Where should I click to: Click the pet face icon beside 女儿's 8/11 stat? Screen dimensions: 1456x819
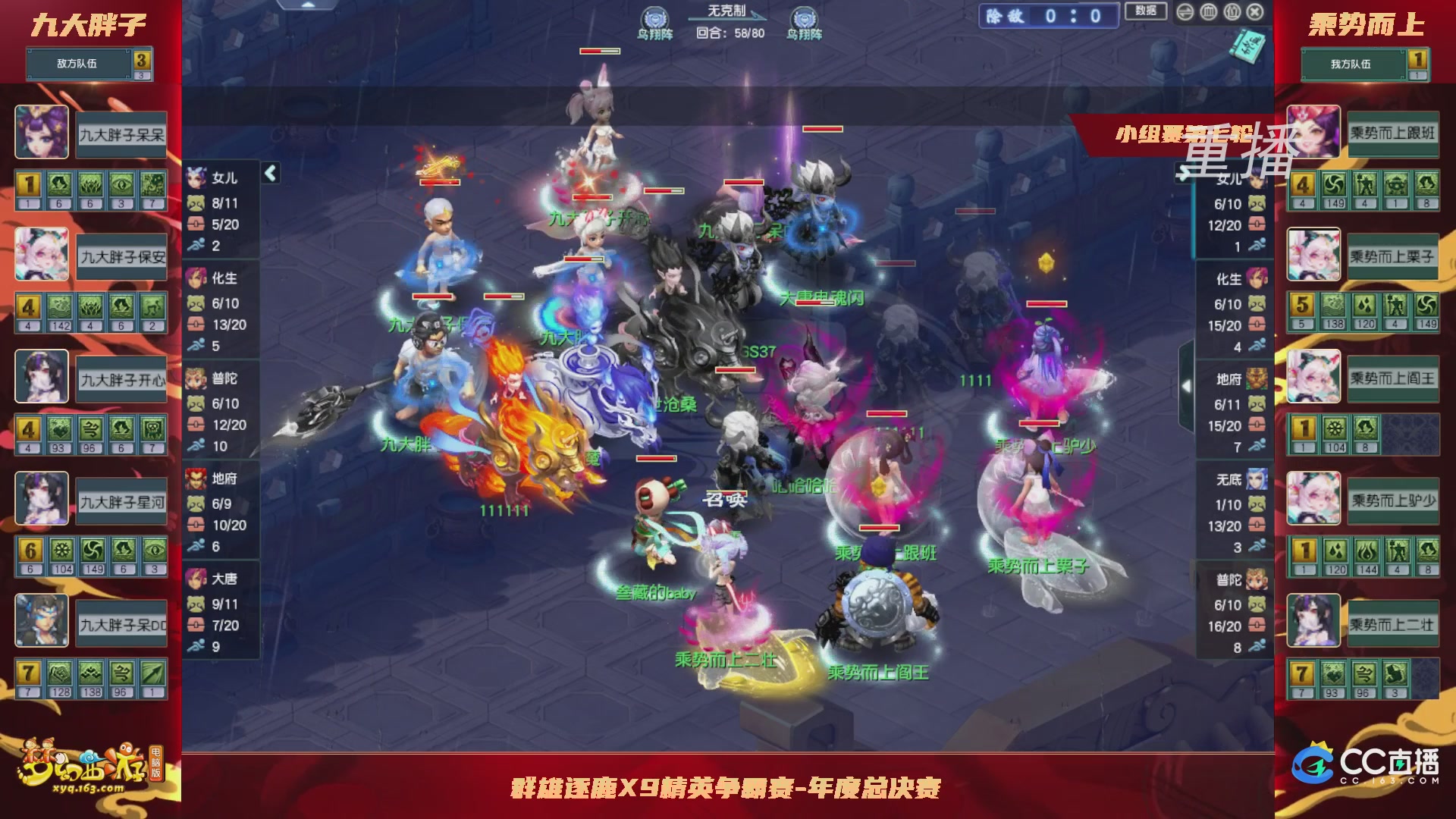click(197, 204)
